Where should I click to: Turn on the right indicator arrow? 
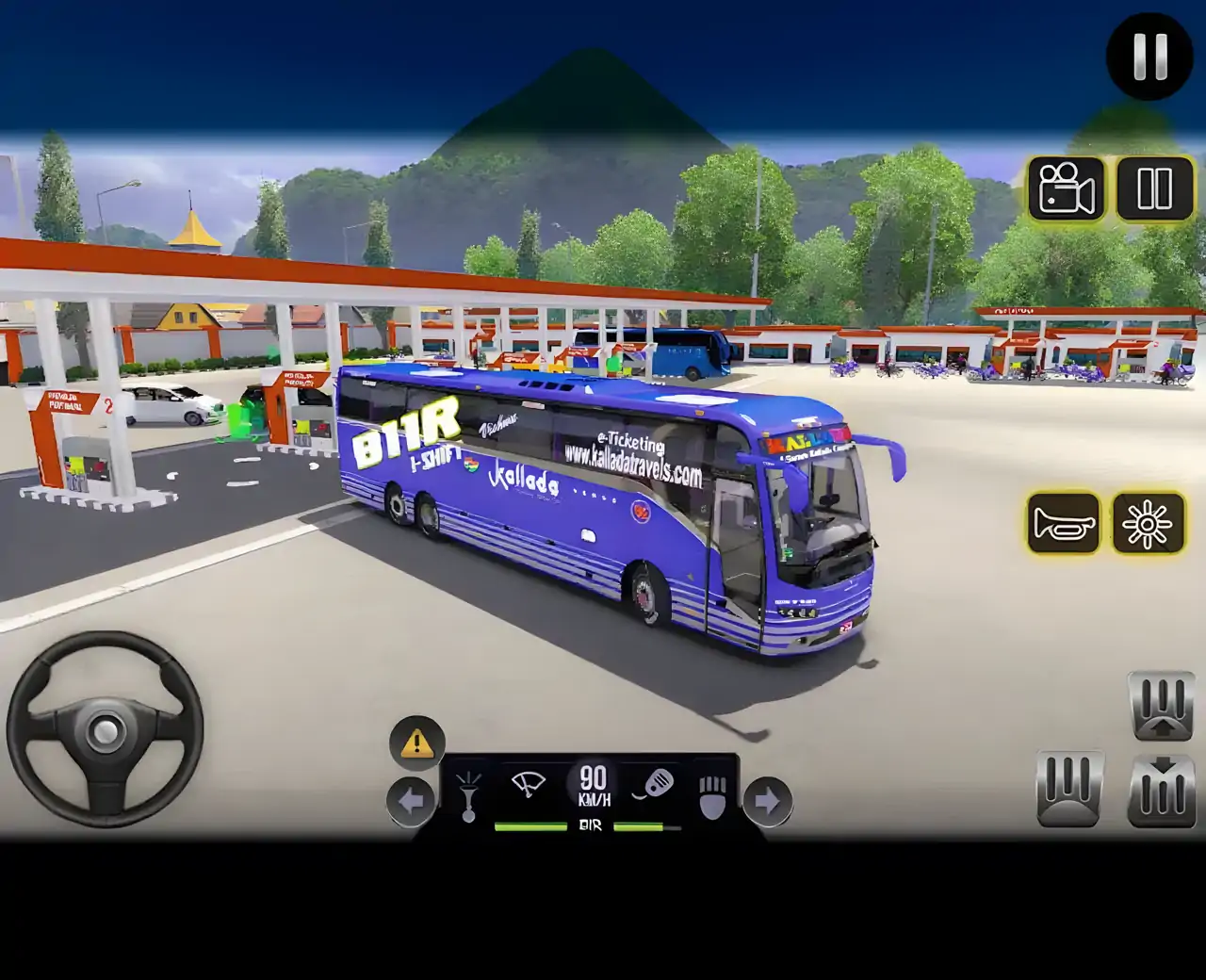coord(768,802)
